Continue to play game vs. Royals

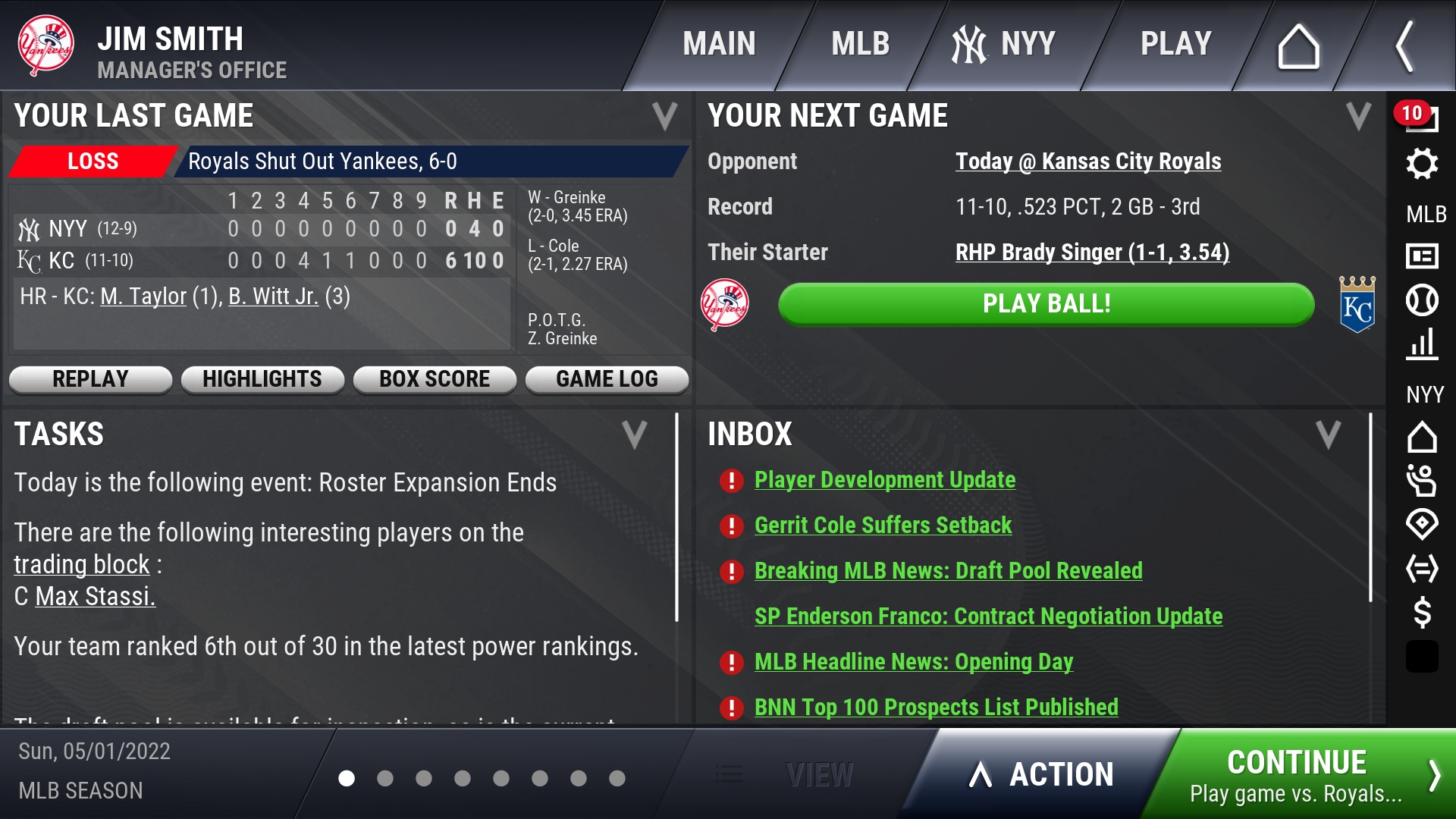(x=1304, y=775)
